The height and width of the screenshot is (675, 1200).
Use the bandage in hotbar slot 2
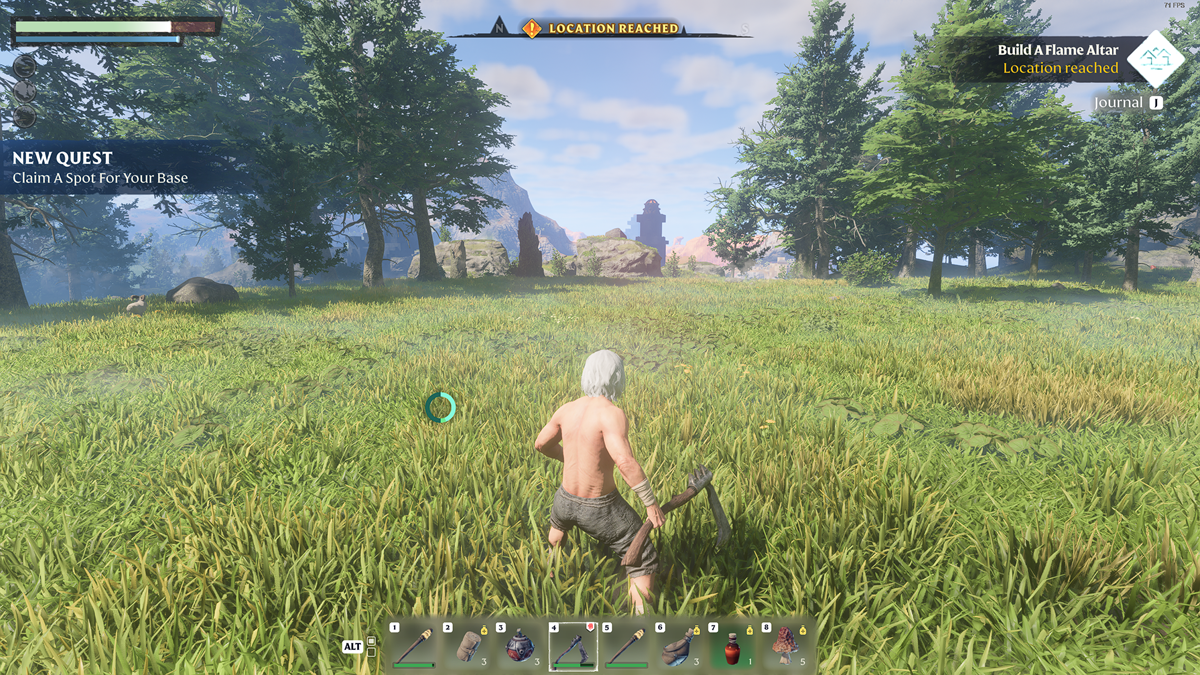[466, 646]
